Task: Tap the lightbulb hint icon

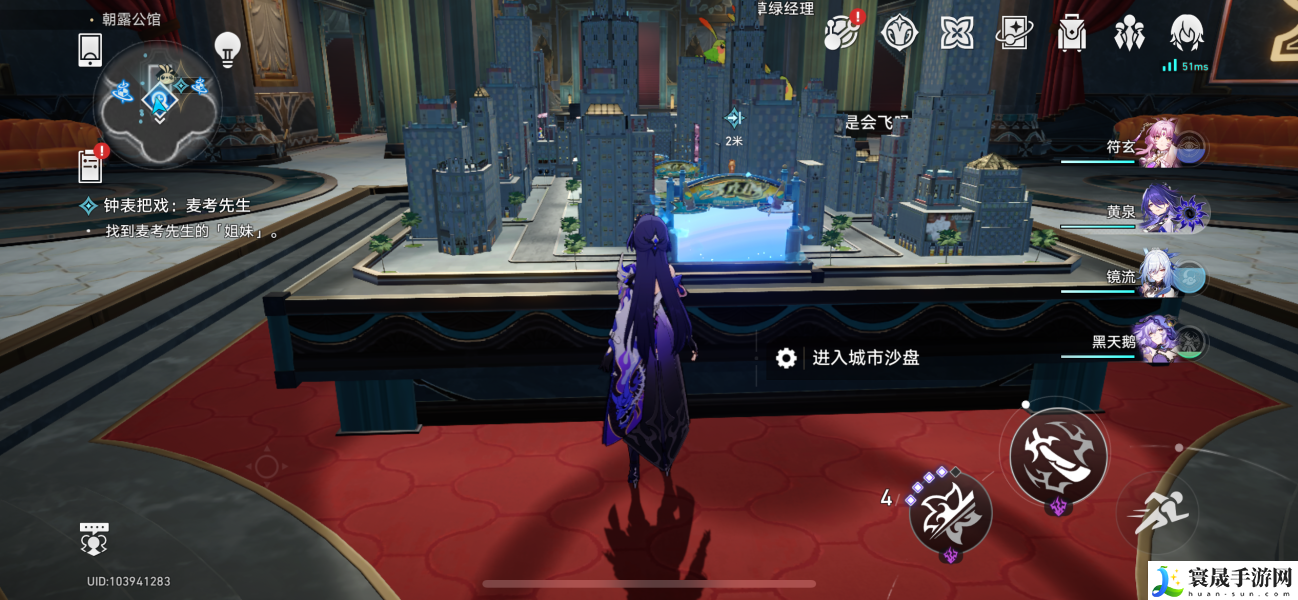Action: [228, 49]
